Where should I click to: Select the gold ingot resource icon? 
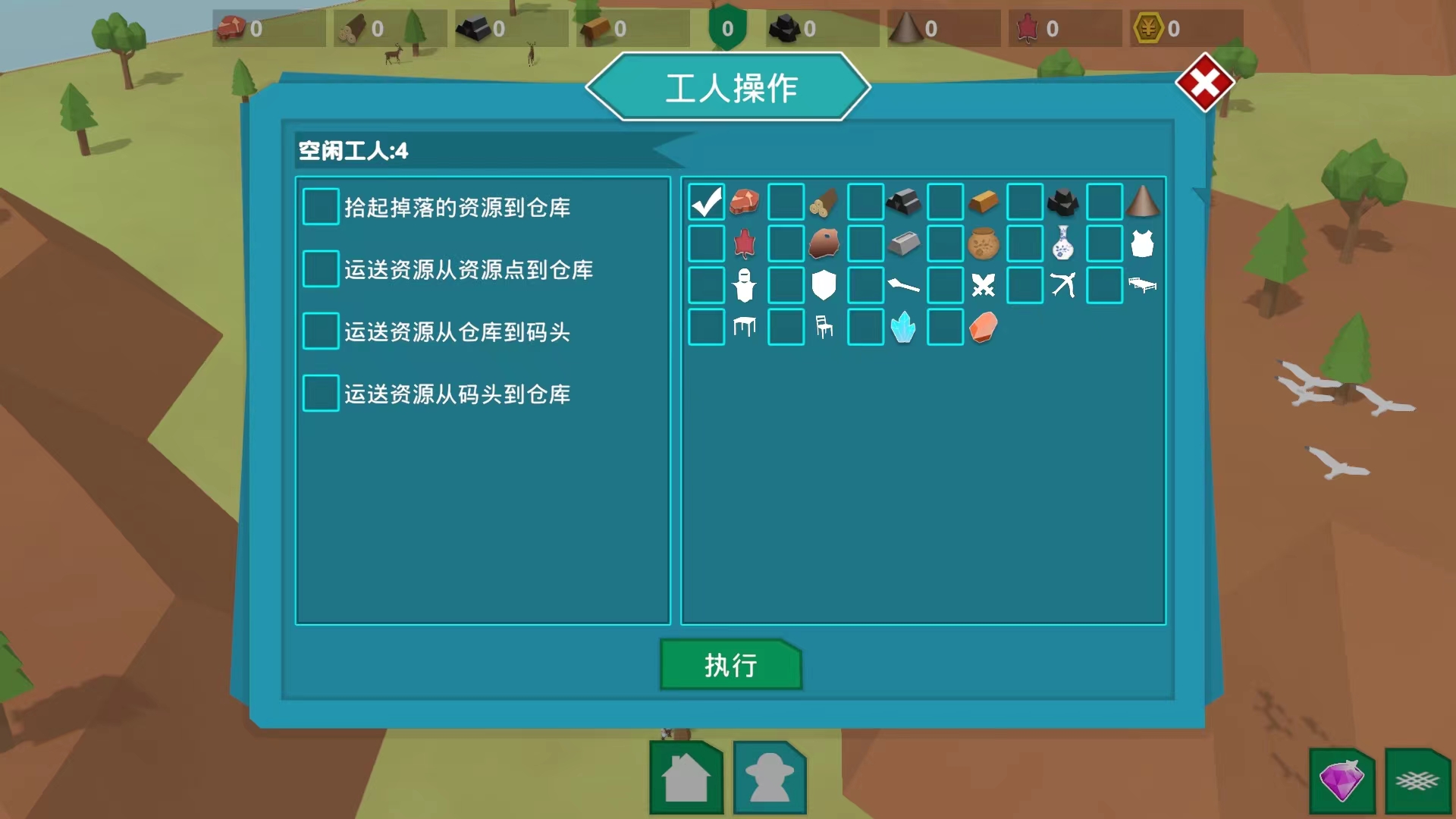(x=984, y=200)
